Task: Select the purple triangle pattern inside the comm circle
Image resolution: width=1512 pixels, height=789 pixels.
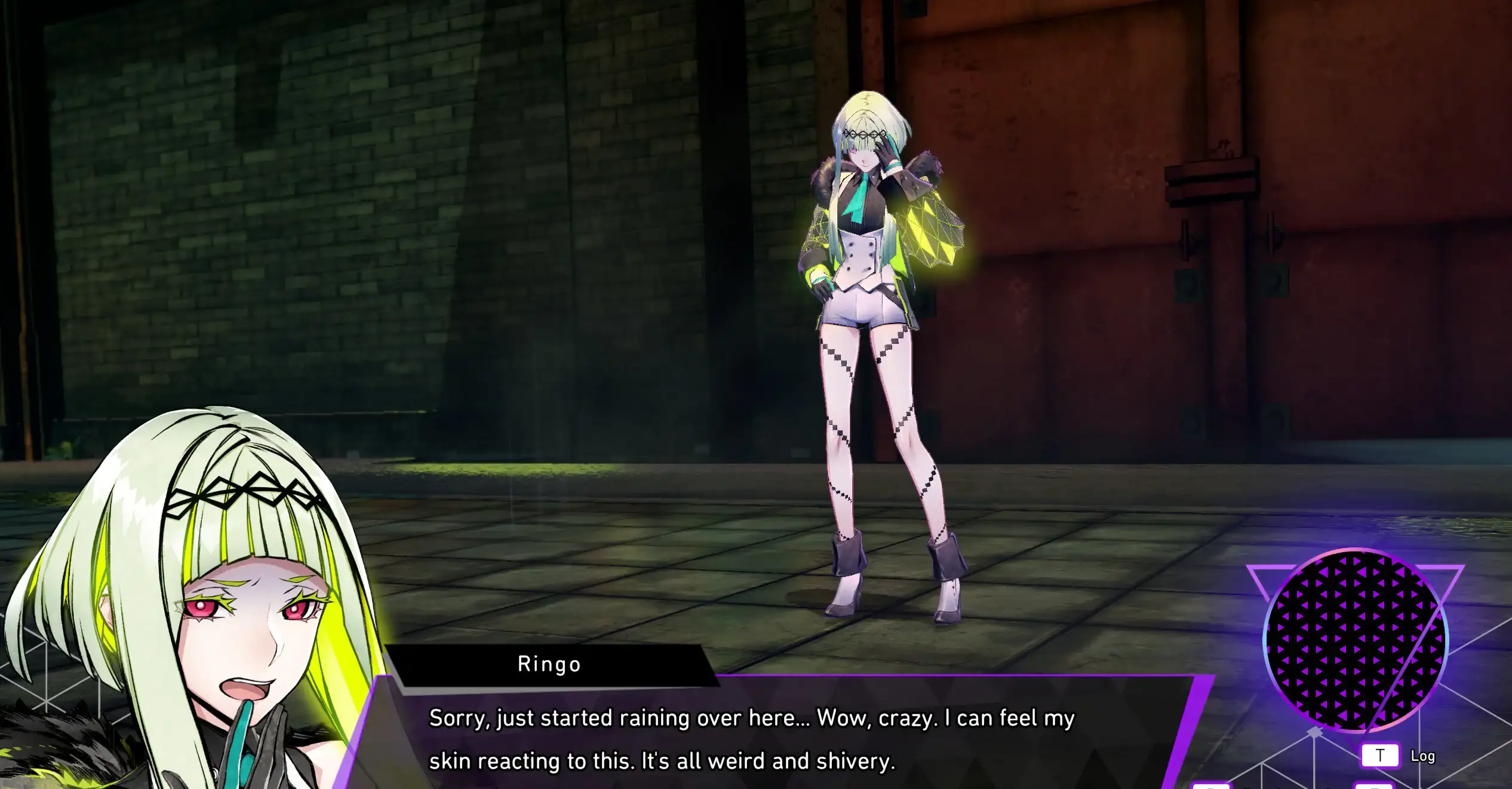Action: point(1344,633)
